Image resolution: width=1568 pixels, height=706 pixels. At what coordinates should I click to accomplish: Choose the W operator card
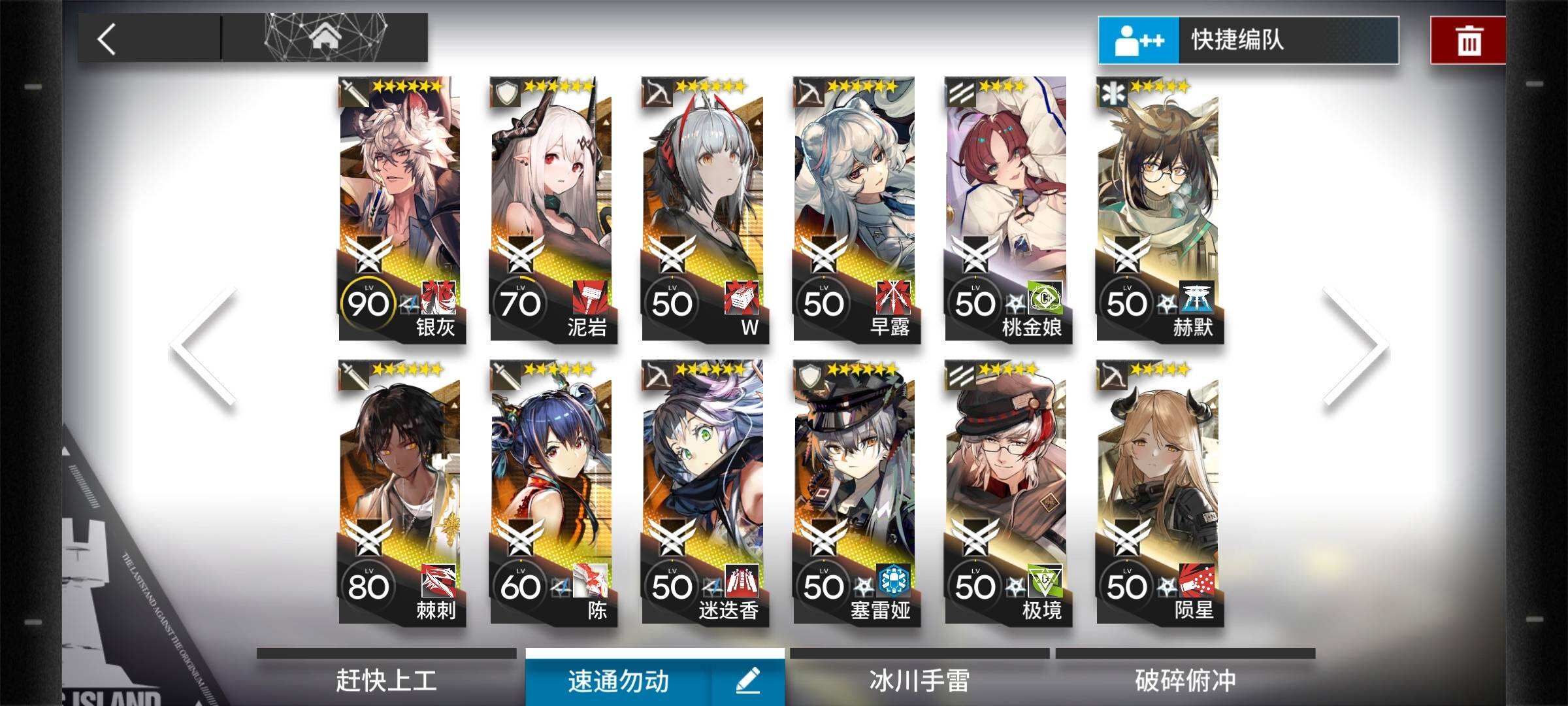pos(704,209)
